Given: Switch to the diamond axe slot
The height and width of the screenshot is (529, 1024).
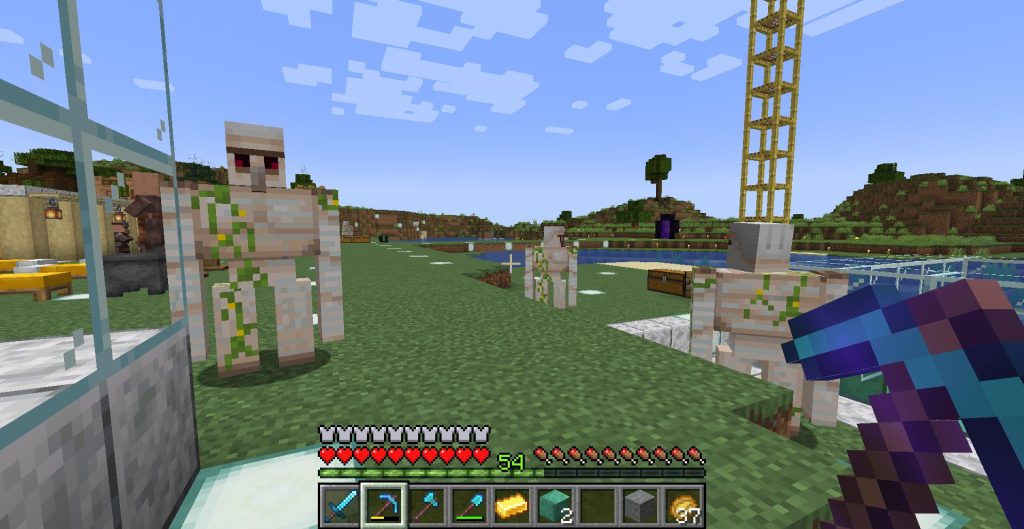Looking at the screenshot, I should pos(427,505).
